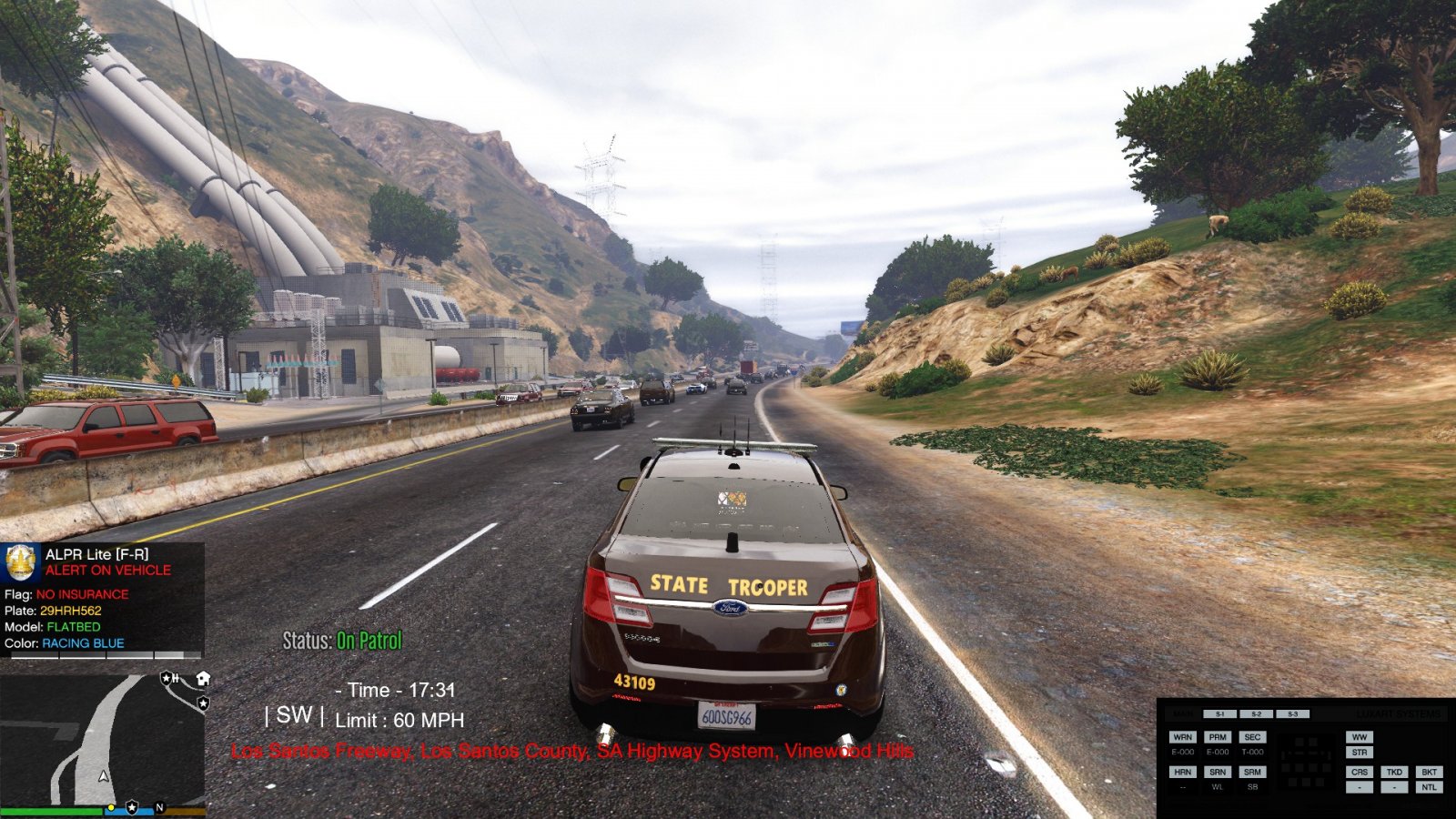The height and width of the screenshot is (819, 1456).
Task: Click the ALPR Lite police badge icon
Action: pyautogui.click(x=21, y=562)
